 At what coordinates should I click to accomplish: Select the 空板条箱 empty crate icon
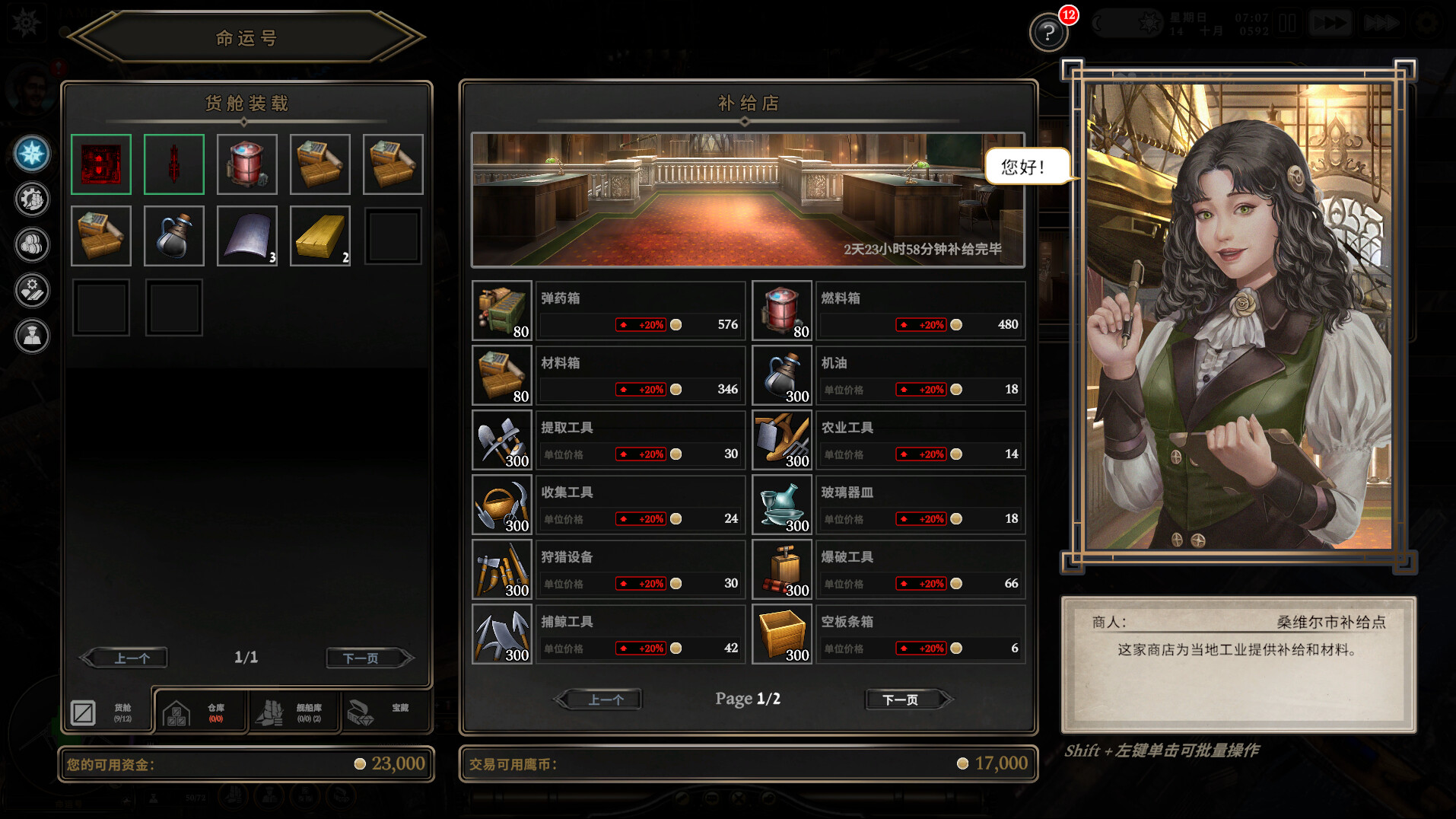[781, 633]
